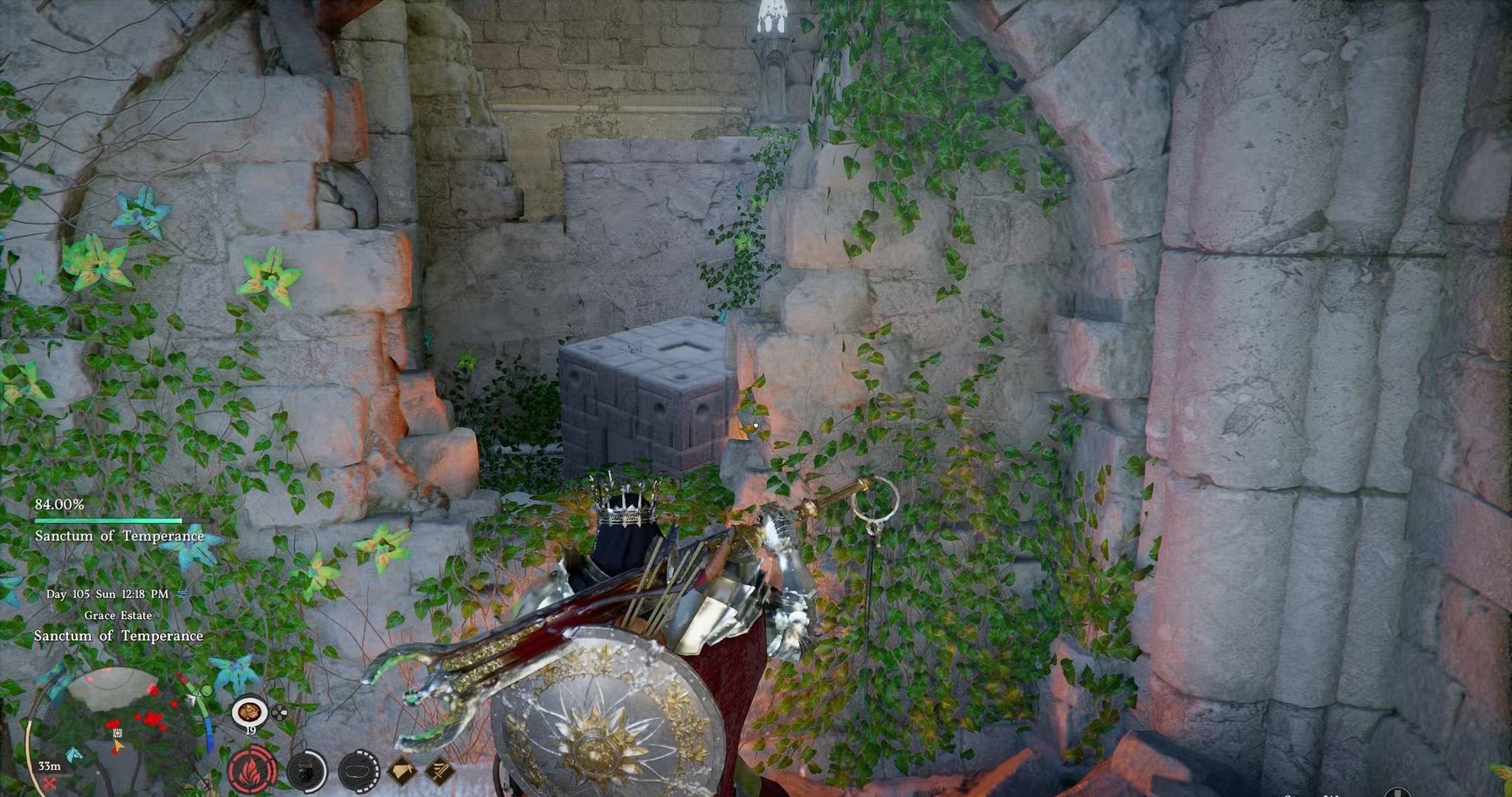
Task: Use the food item slot with 19 count
Action: click(x=250, y=714)
